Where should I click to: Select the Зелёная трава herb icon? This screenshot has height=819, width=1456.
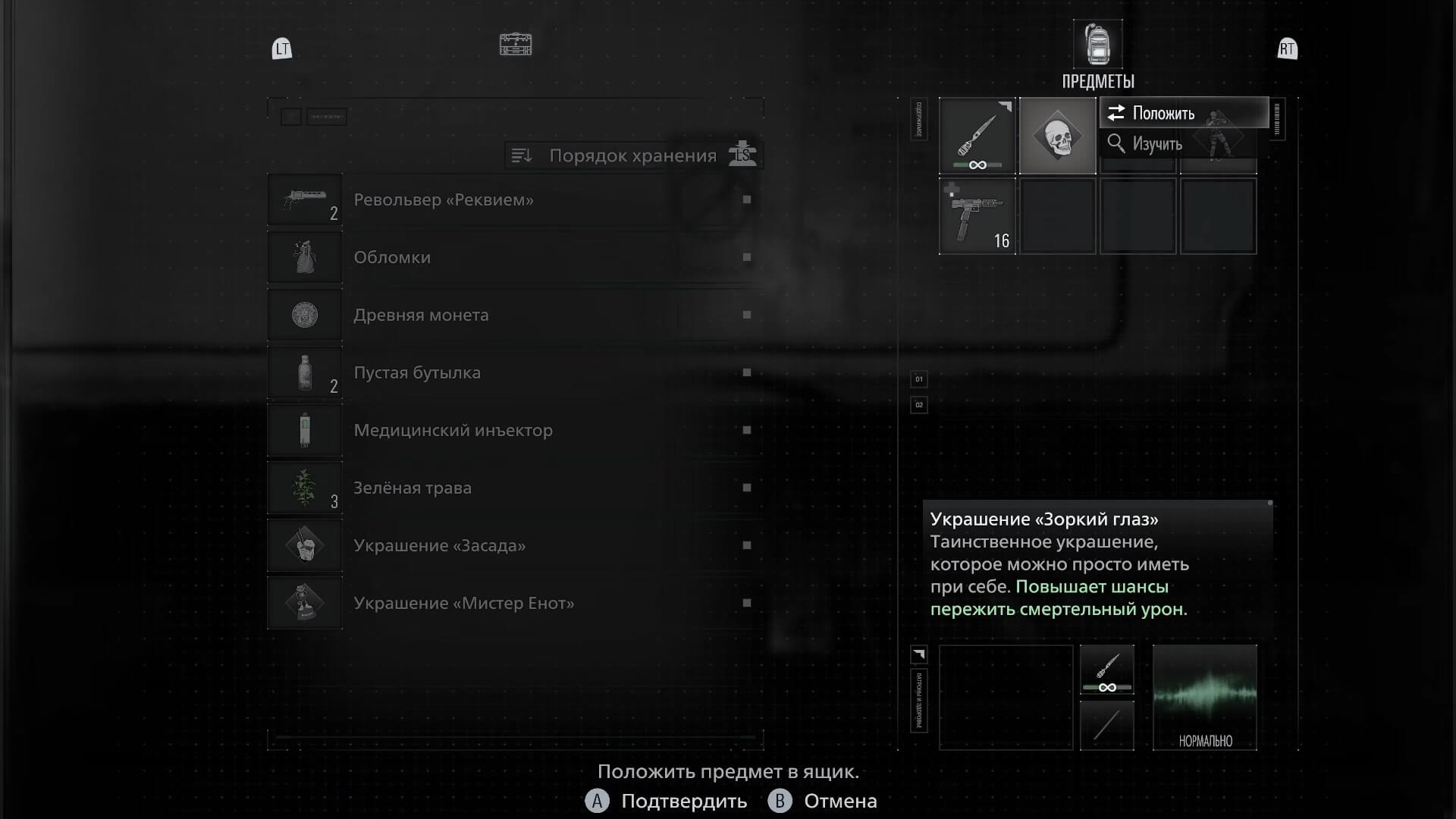coord(305,488)
